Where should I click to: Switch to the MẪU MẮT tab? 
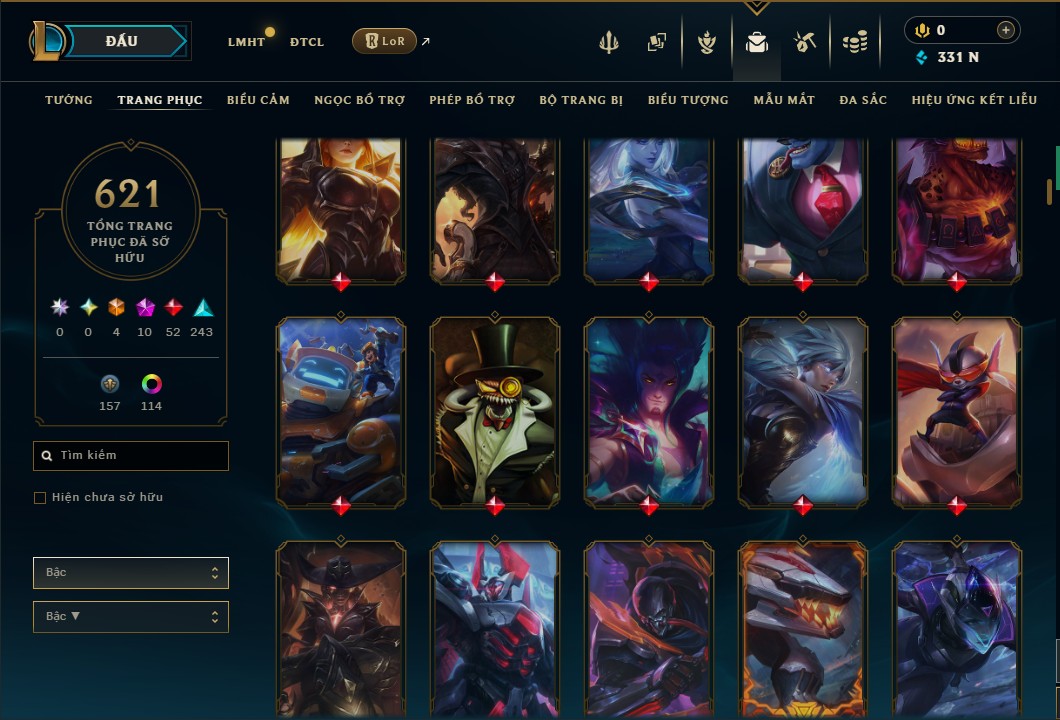[x=784, y=100]
